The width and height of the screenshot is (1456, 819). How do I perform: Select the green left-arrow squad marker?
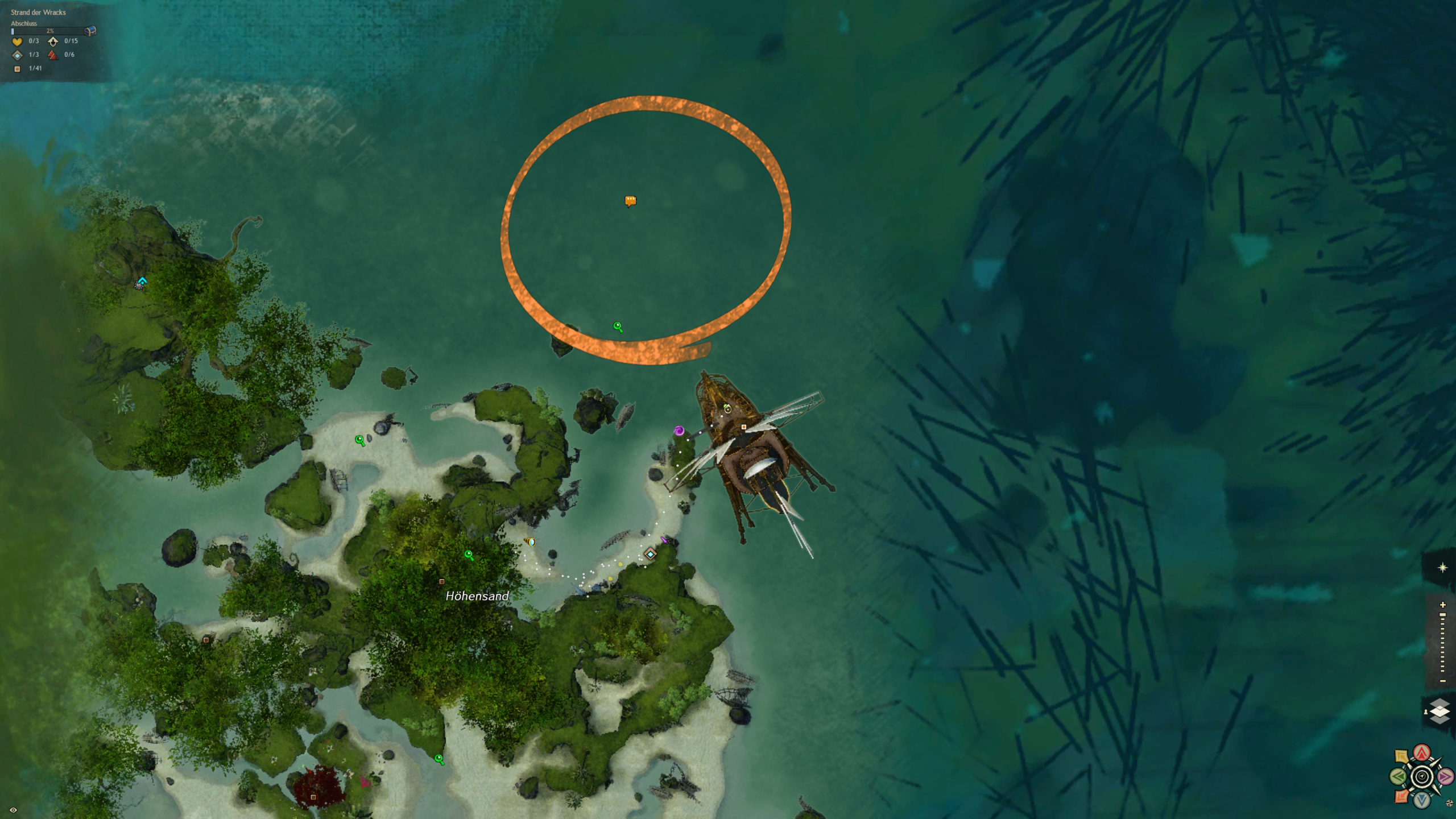(1398, 776)
